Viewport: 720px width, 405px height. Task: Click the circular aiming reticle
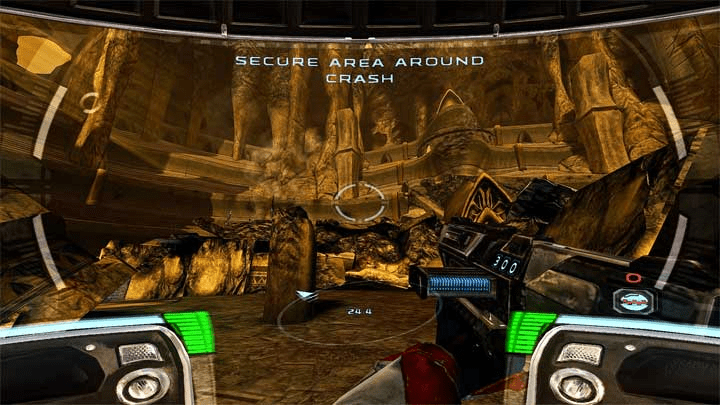pos(359,202)
